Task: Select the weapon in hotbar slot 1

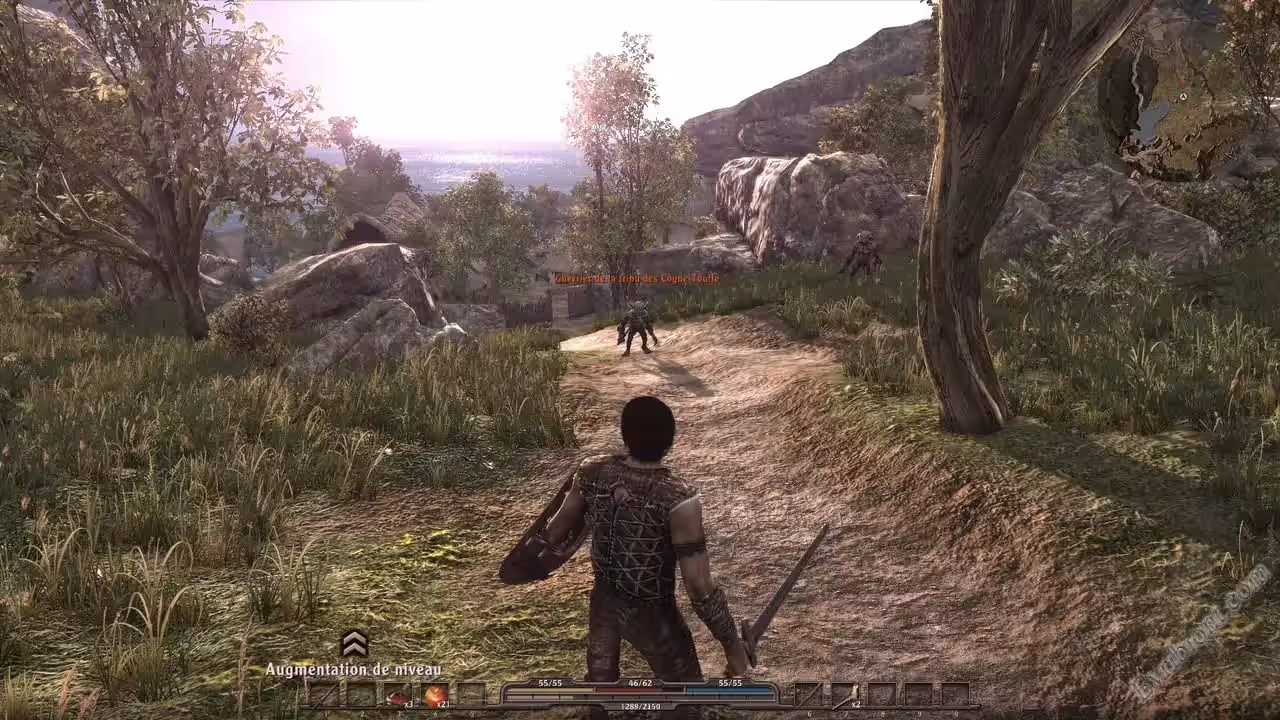Action: 323,694
